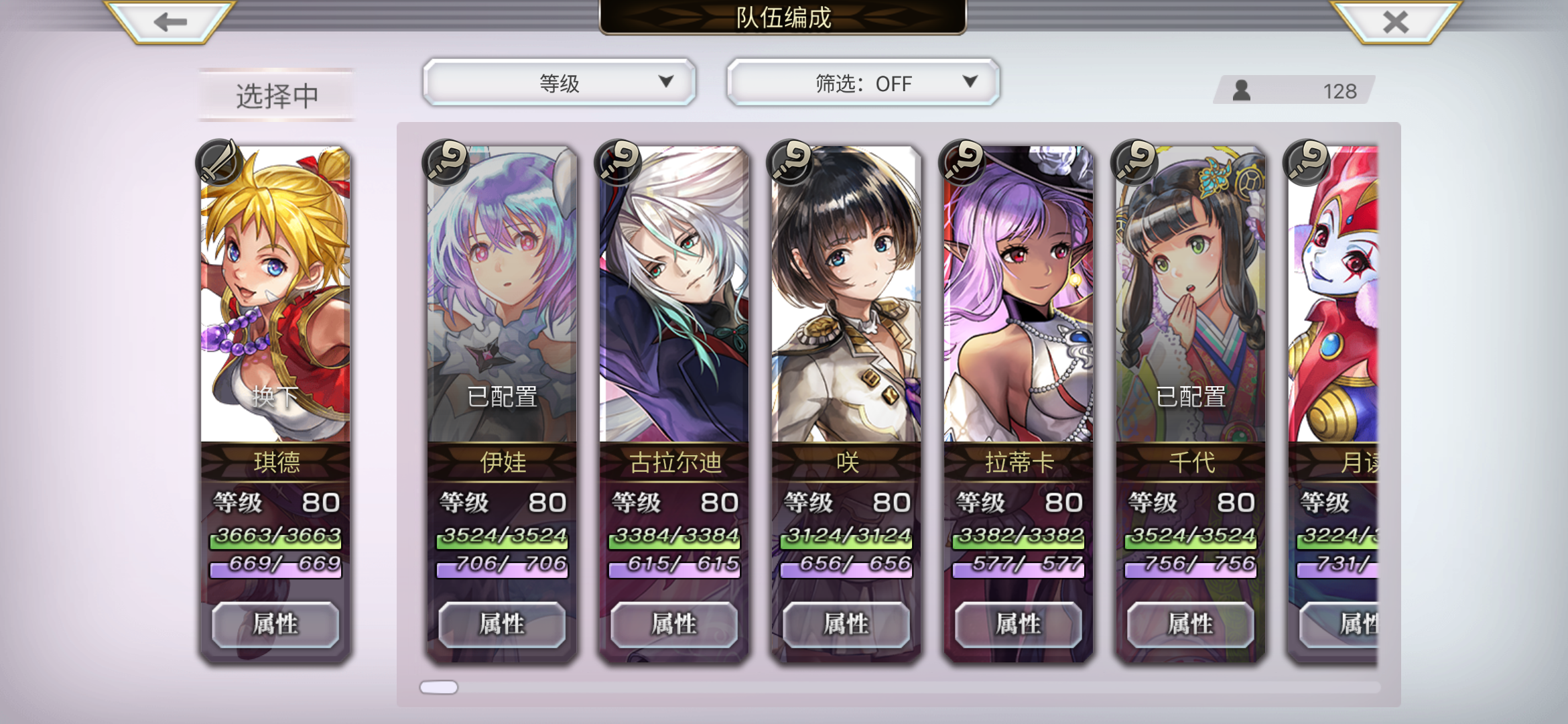Select the weapon icon on 古拉尔迪's portrait
Screen dimensions: 1568x724
pos(618,163)
